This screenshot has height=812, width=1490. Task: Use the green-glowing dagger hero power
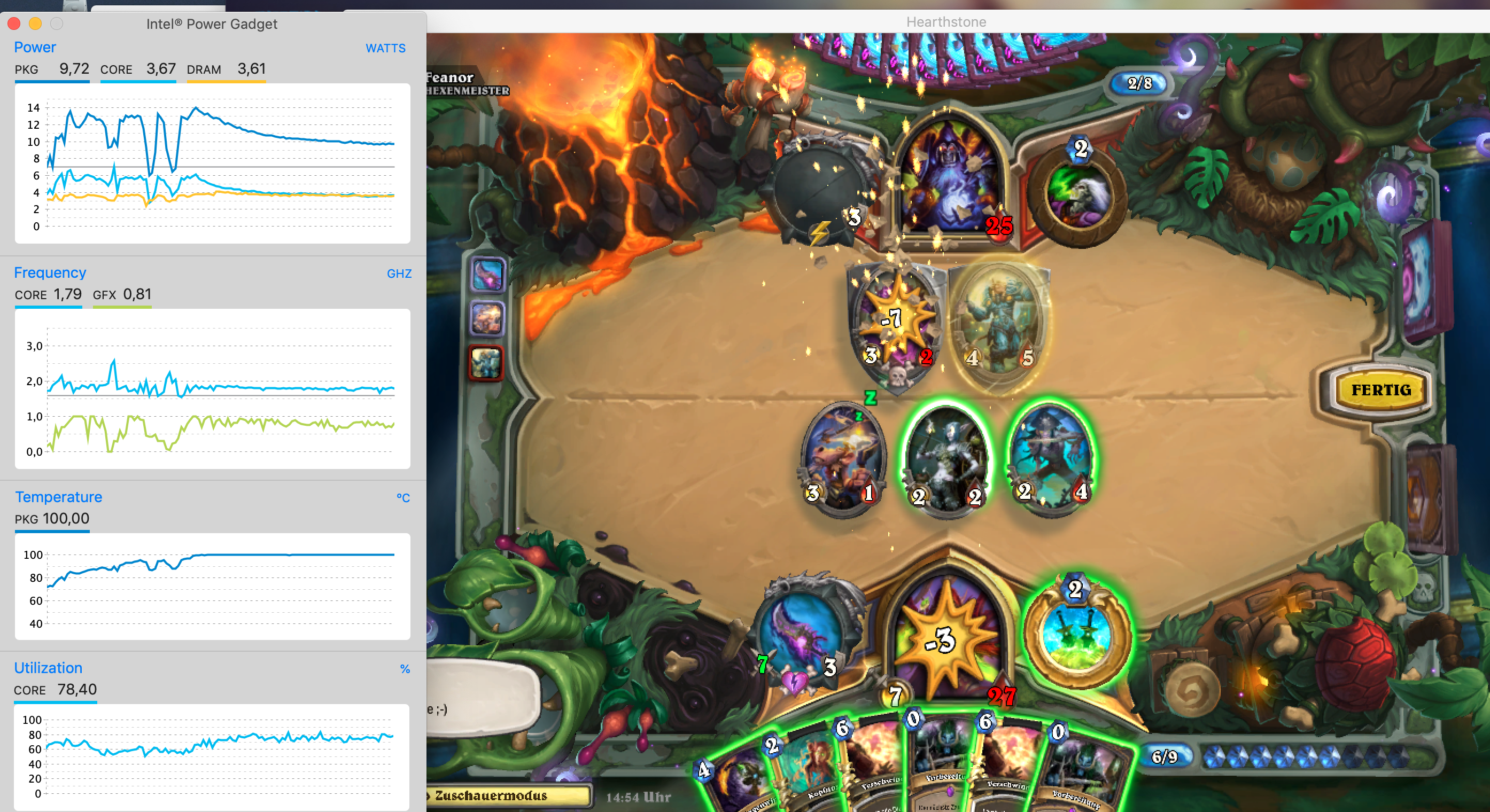(x=1076, y=634)
